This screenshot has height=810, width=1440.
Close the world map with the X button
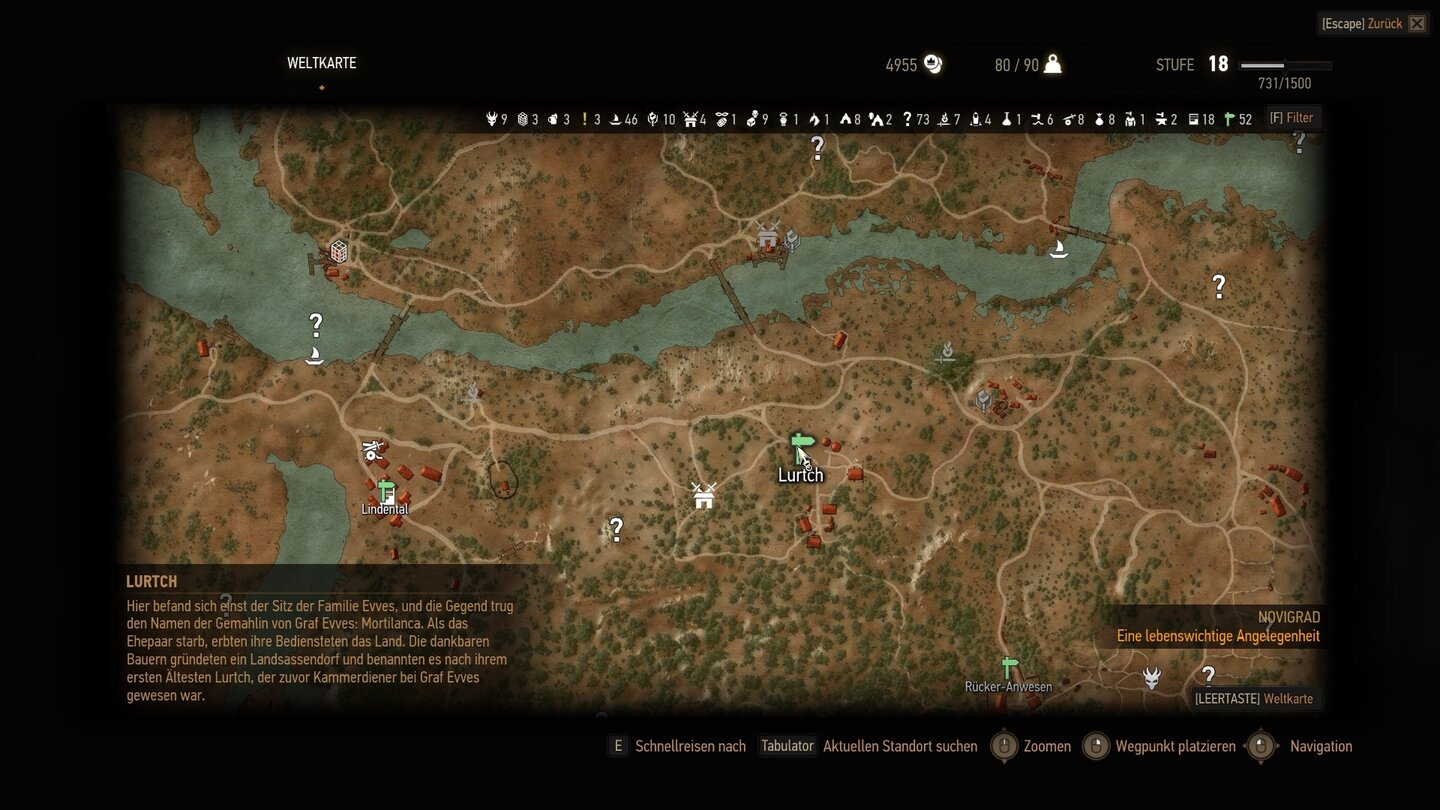coord(1416,24)
